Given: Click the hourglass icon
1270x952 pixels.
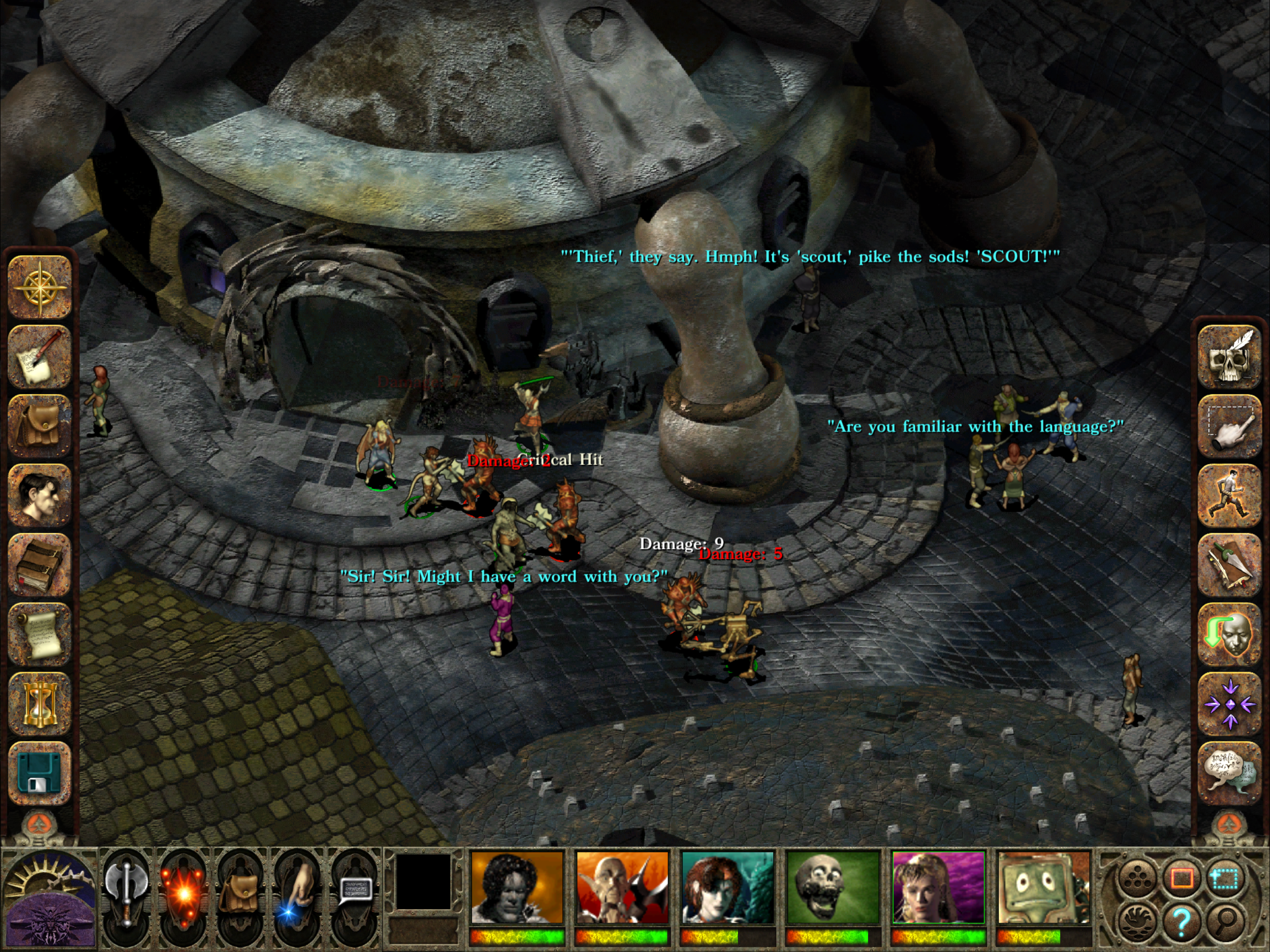Looking at the screenshot, I should coord(39,704).
